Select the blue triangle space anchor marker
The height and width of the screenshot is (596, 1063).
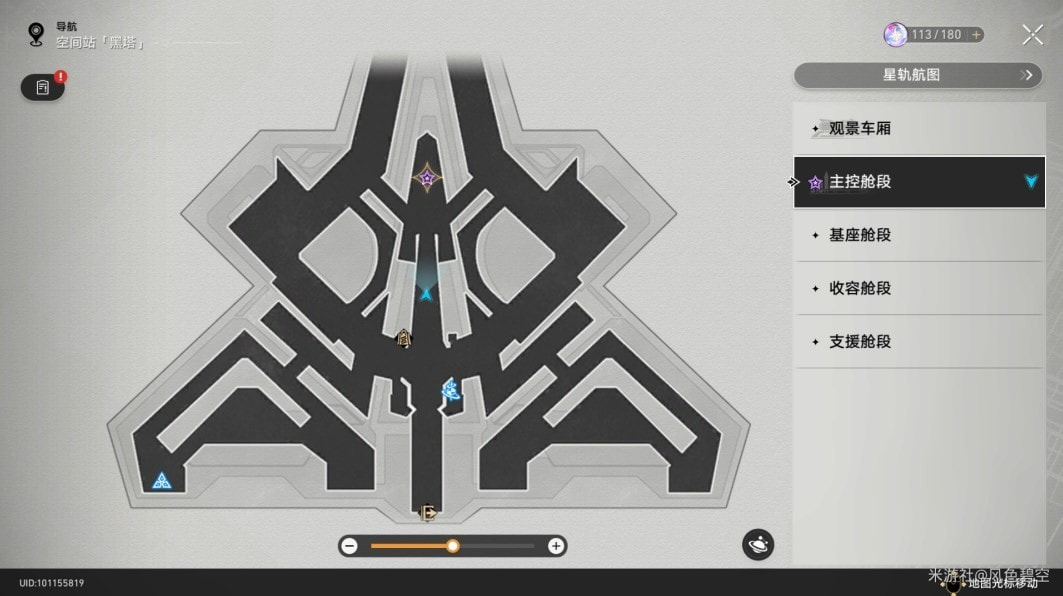[x=161, y=482]
